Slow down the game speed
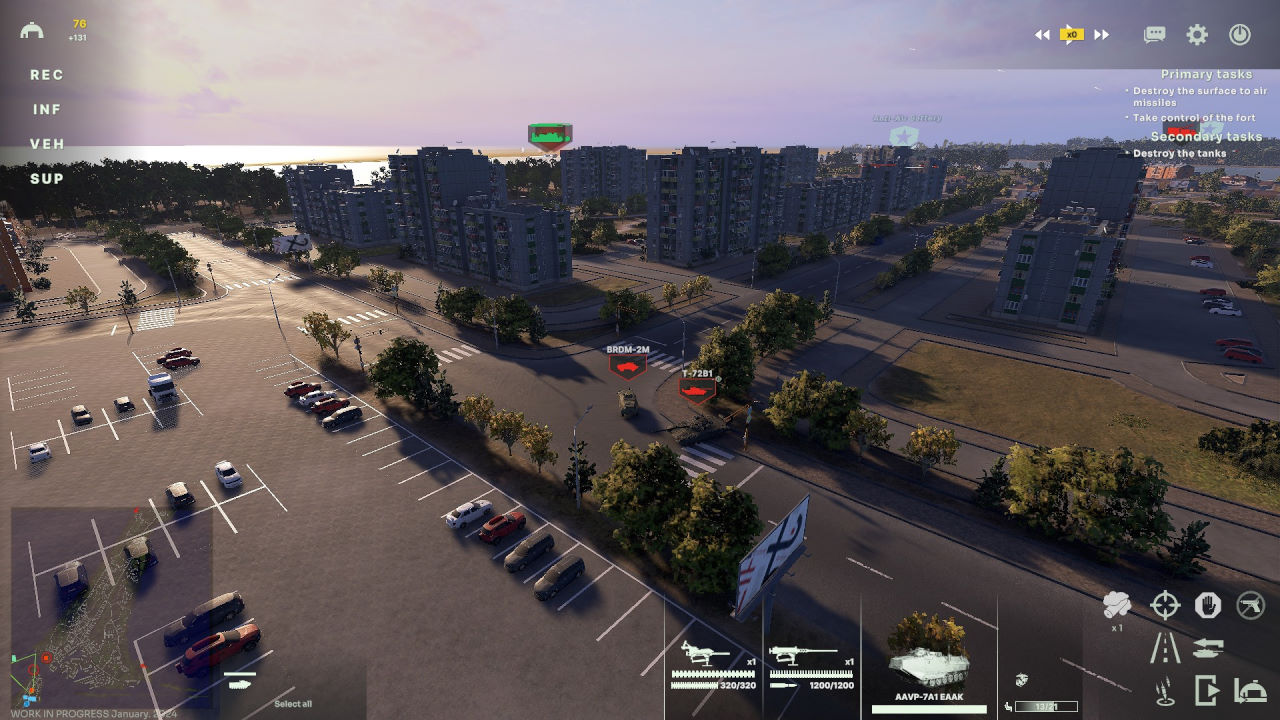The height and width of the screenshot is (720, 1280). coord(1042,35)
